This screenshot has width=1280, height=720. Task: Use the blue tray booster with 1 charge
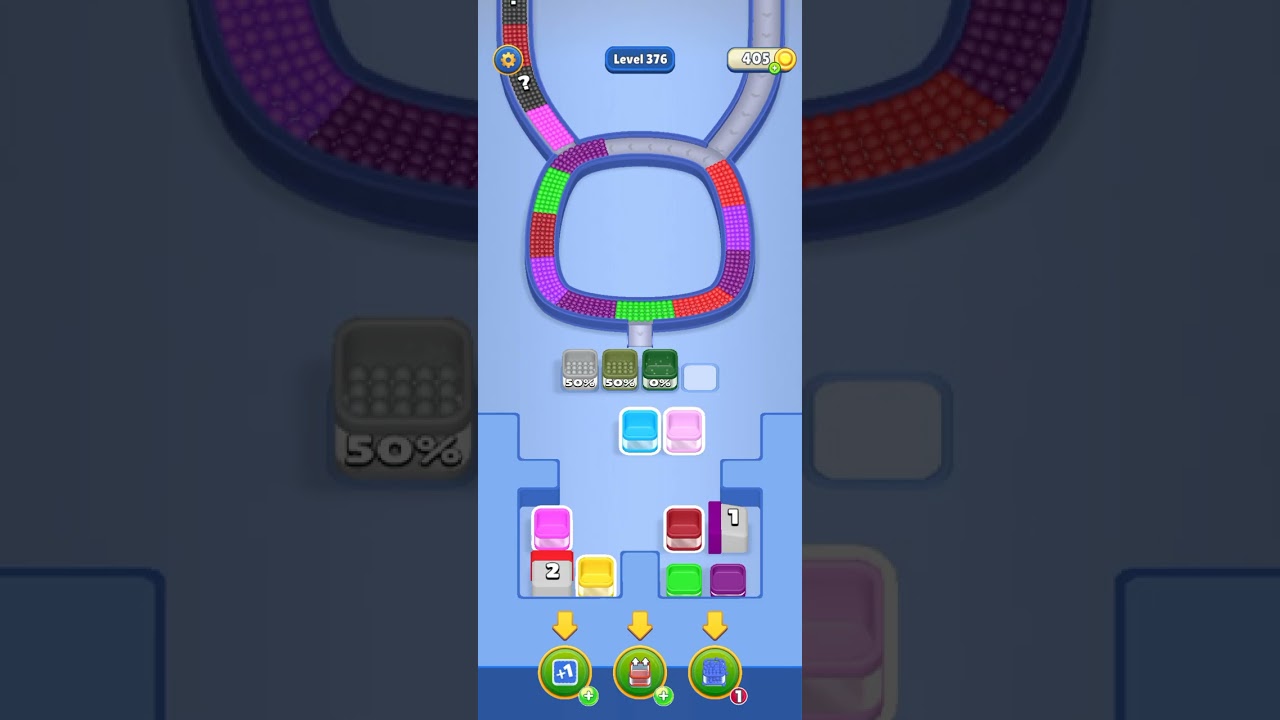(714, 672)
